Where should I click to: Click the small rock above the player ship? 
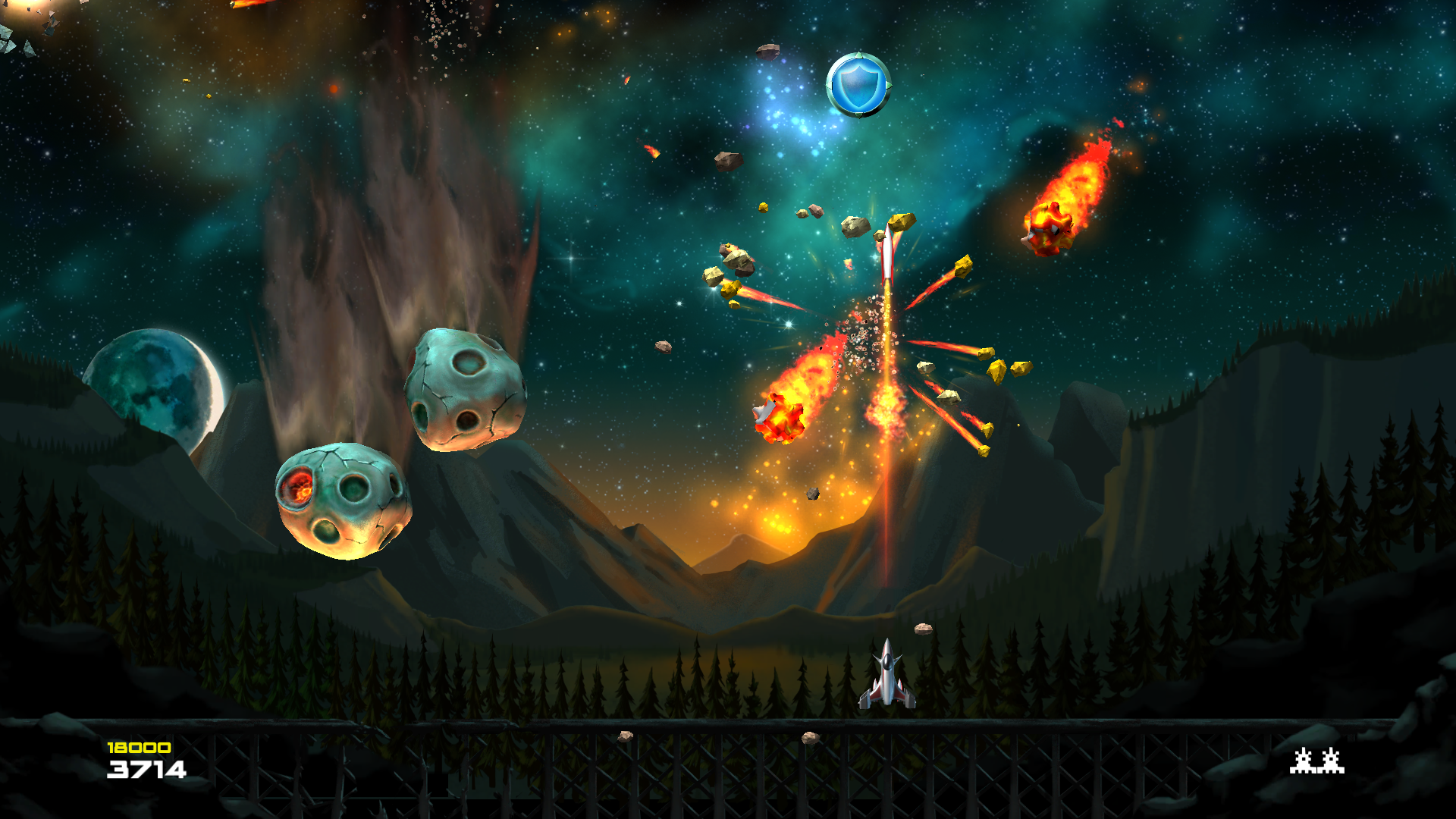[923, 628]
